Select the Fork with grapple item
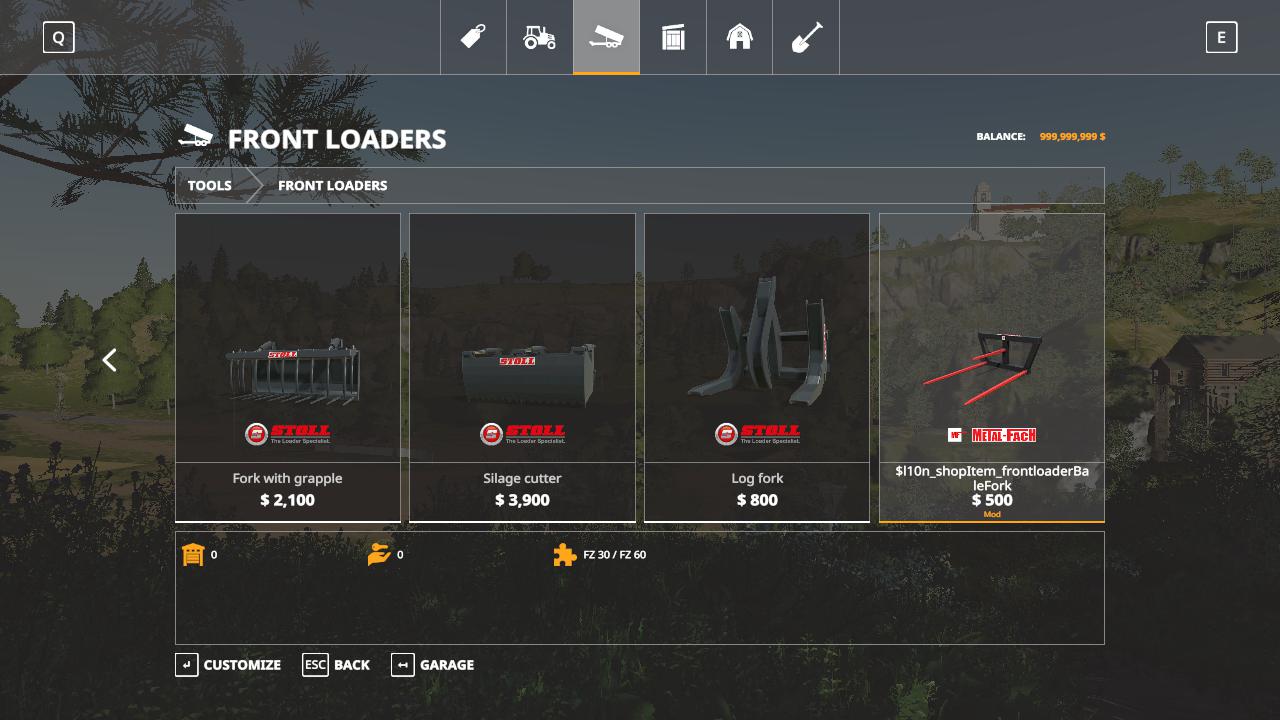This screenshot has width=1280, height=720. (x=288, y=367)
